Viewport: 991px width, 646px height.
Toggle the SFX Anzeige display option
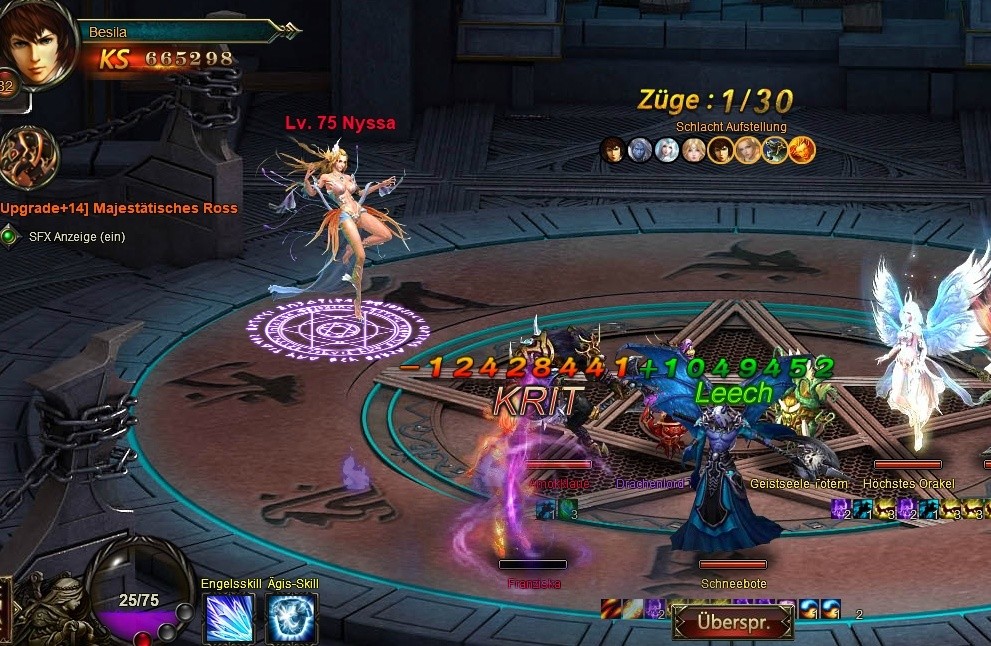click(10, 237)
